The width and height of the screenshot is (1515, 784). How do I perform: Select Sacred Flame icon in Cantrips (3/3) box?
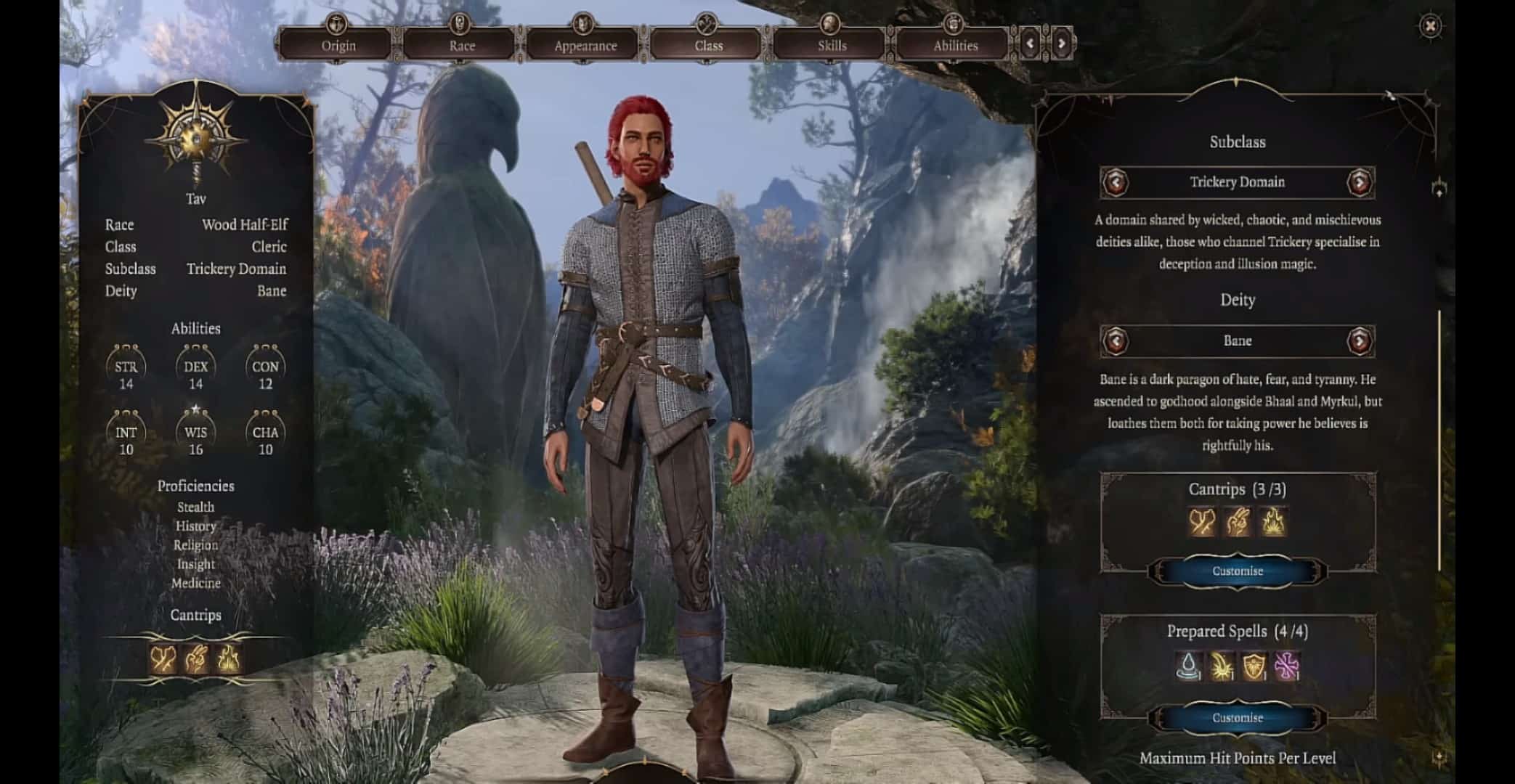tap(1272, 522)
